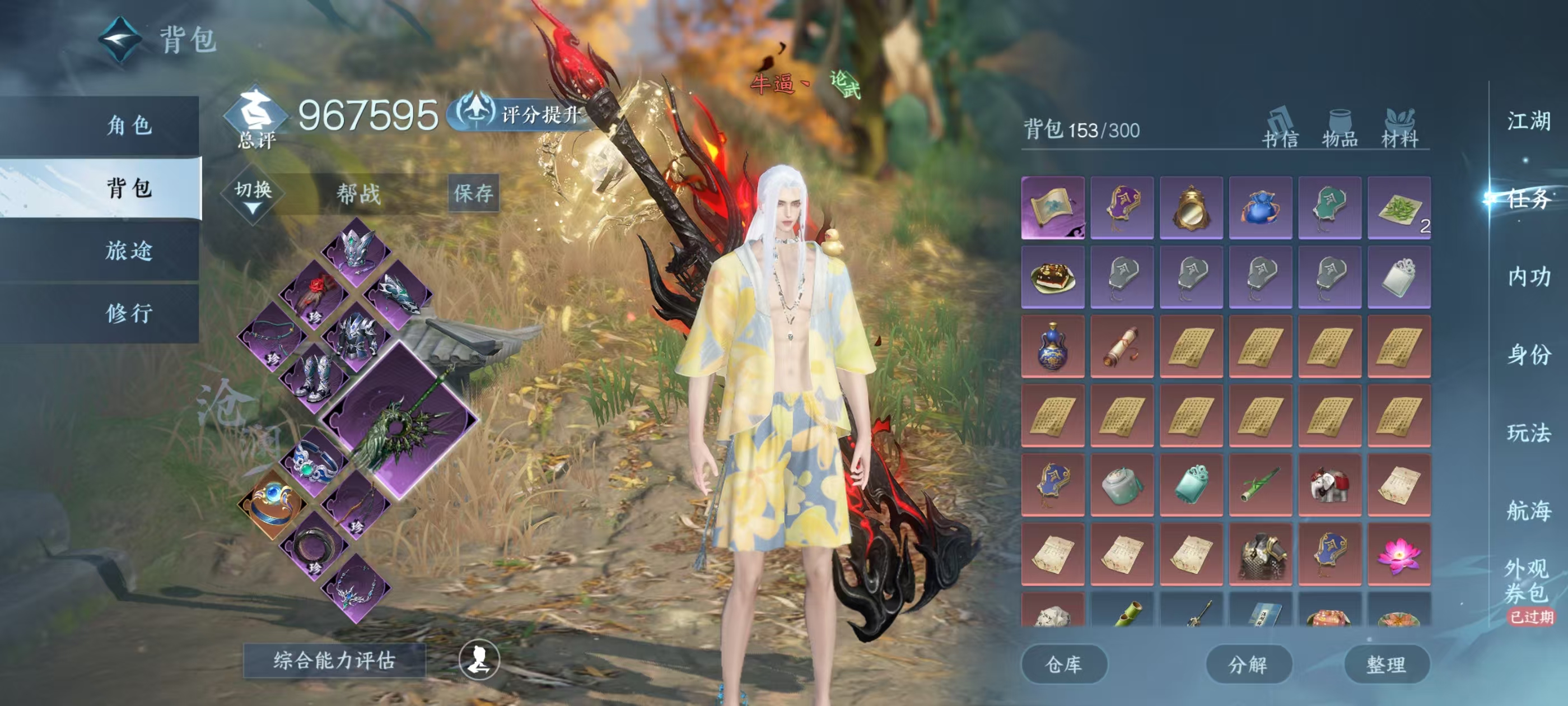Switch to the 角色 tab
Viewport: 1568px width, 706px height.
point(129,126)
